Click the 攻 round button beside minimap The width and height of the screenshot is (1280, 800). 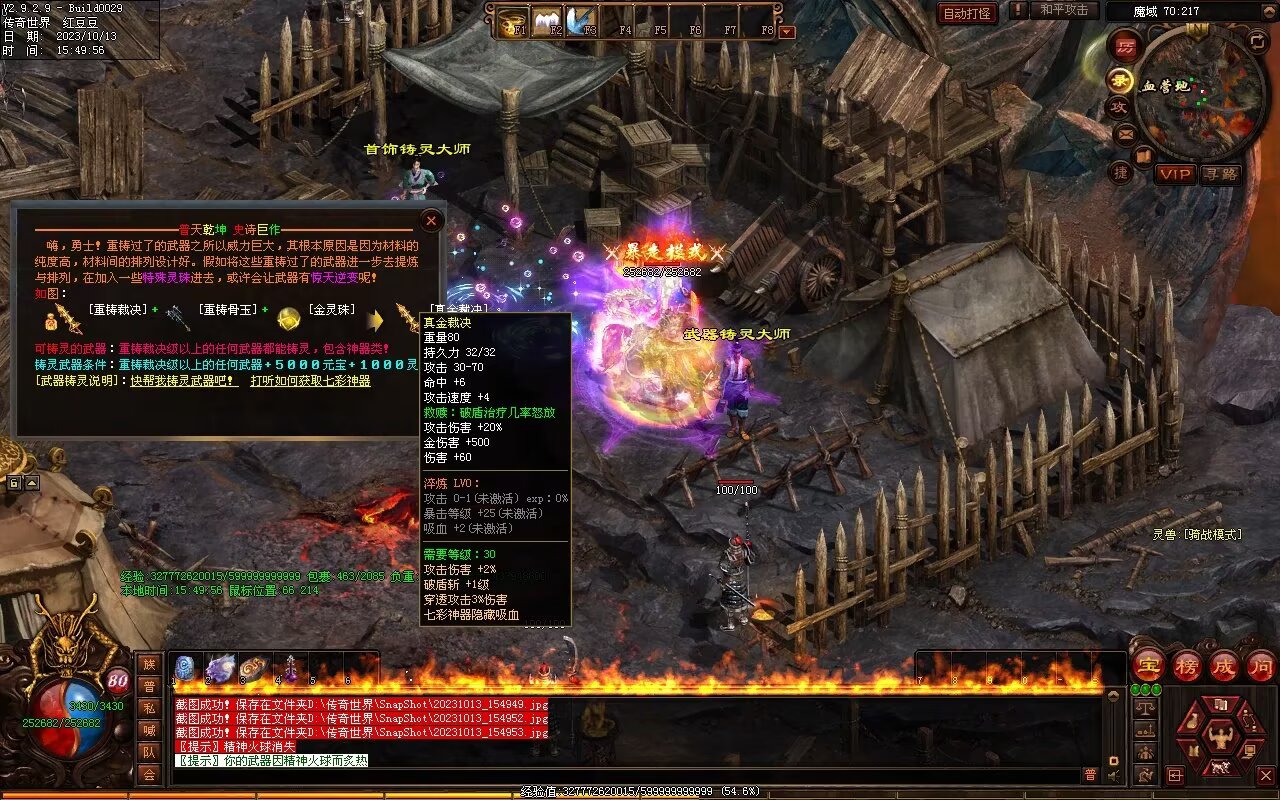[1120, 107]
